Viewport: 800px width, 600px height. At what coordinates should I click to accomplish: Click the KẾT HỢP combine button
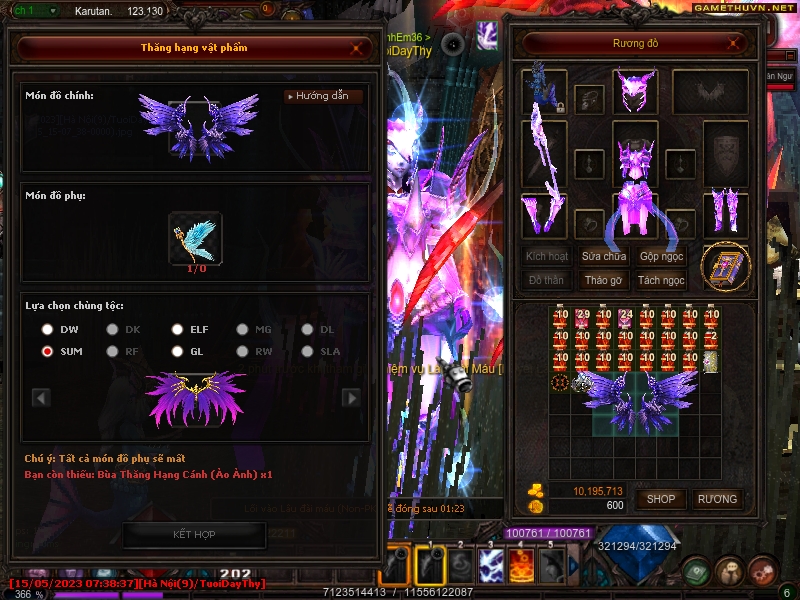click(x=195, y=535)
